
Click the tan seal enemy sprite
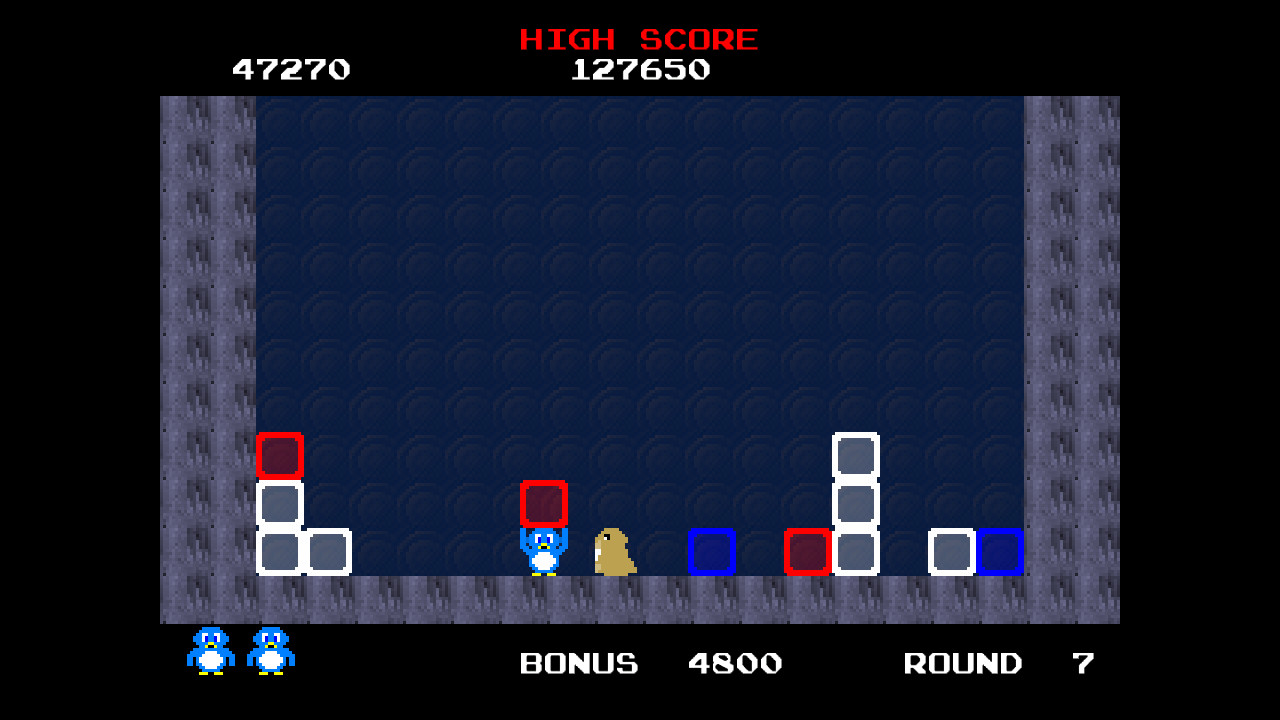coord(613,550)
